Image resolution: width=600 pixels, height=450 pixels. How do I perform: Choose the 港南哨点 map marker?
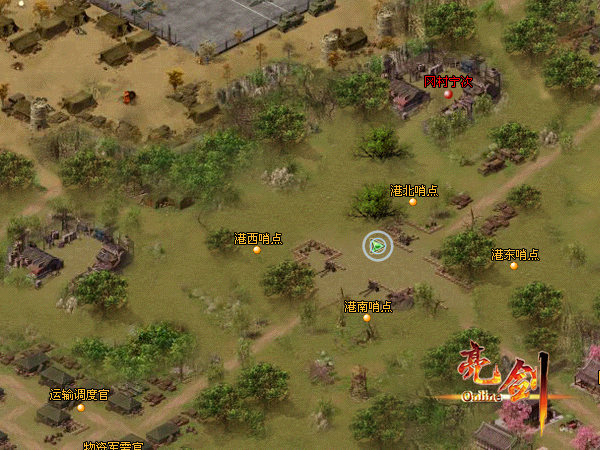(x=367, y=318)
